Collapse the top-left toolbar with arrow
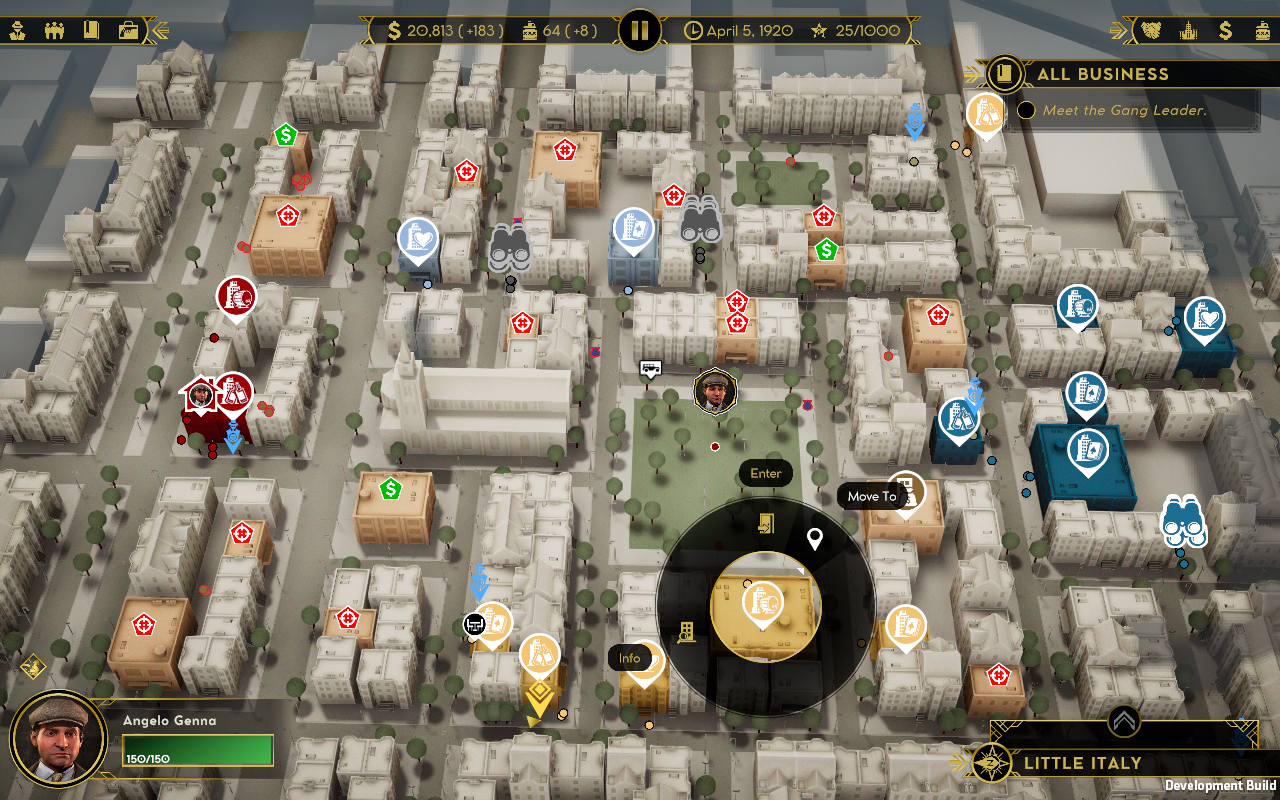The image size is (1280, 800). click(x=159, y=30)
